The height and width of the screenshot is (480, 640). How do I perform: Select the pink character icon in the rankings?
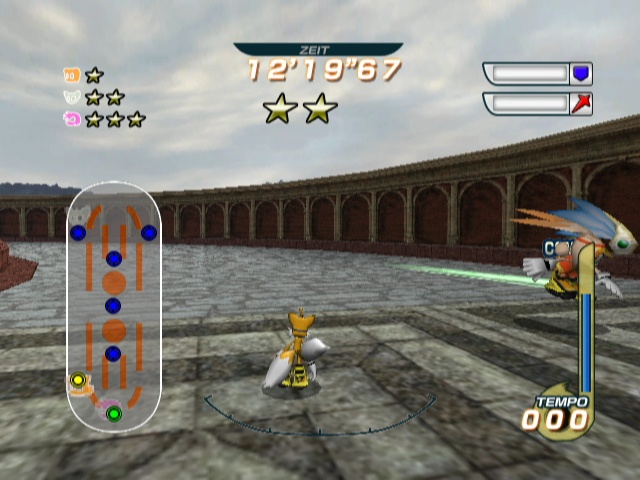click(x=71, y=119)
